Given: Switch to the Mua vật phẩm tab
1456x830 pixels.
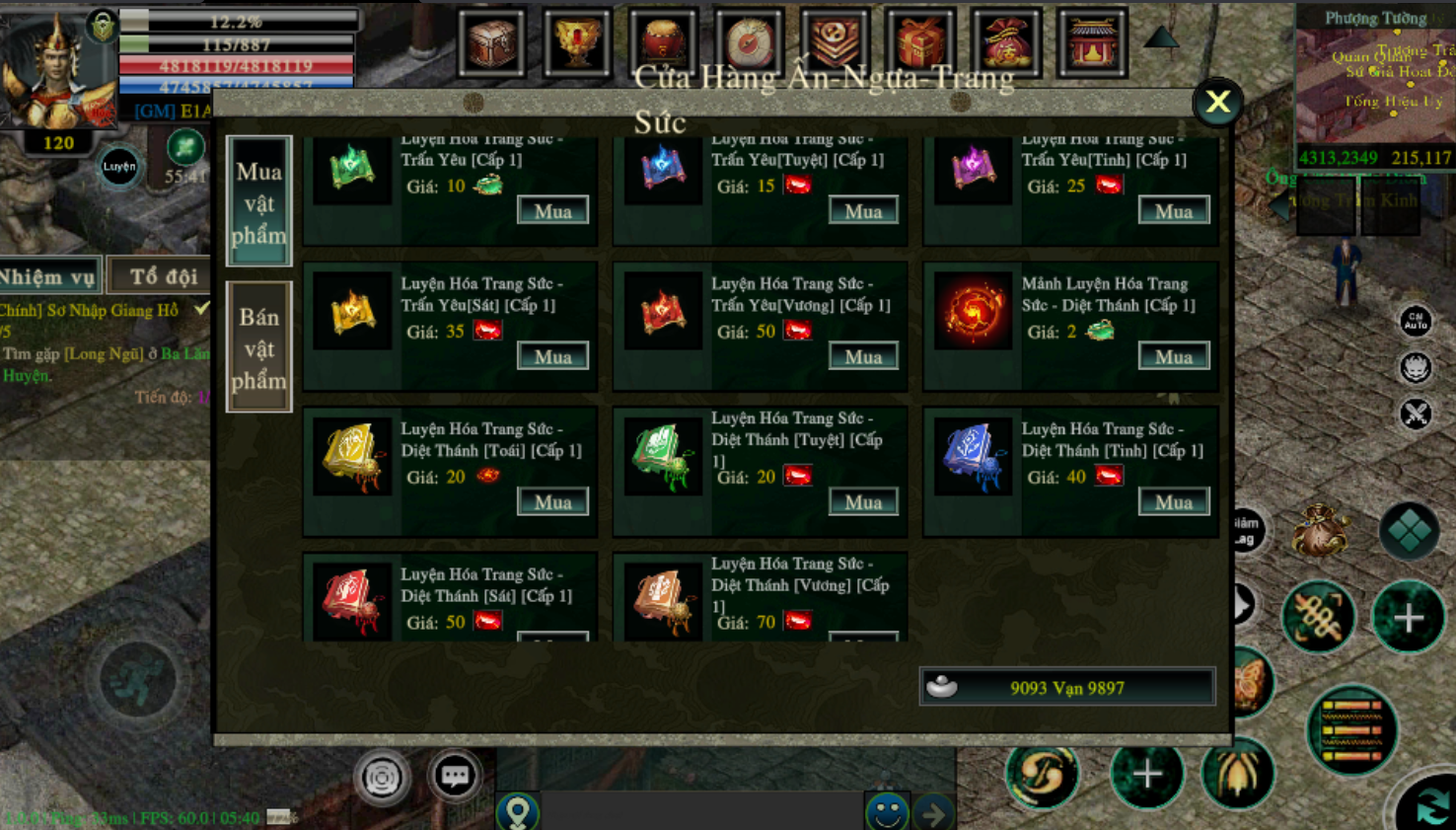Looking at the screenshot, I should tap(258, 201).
